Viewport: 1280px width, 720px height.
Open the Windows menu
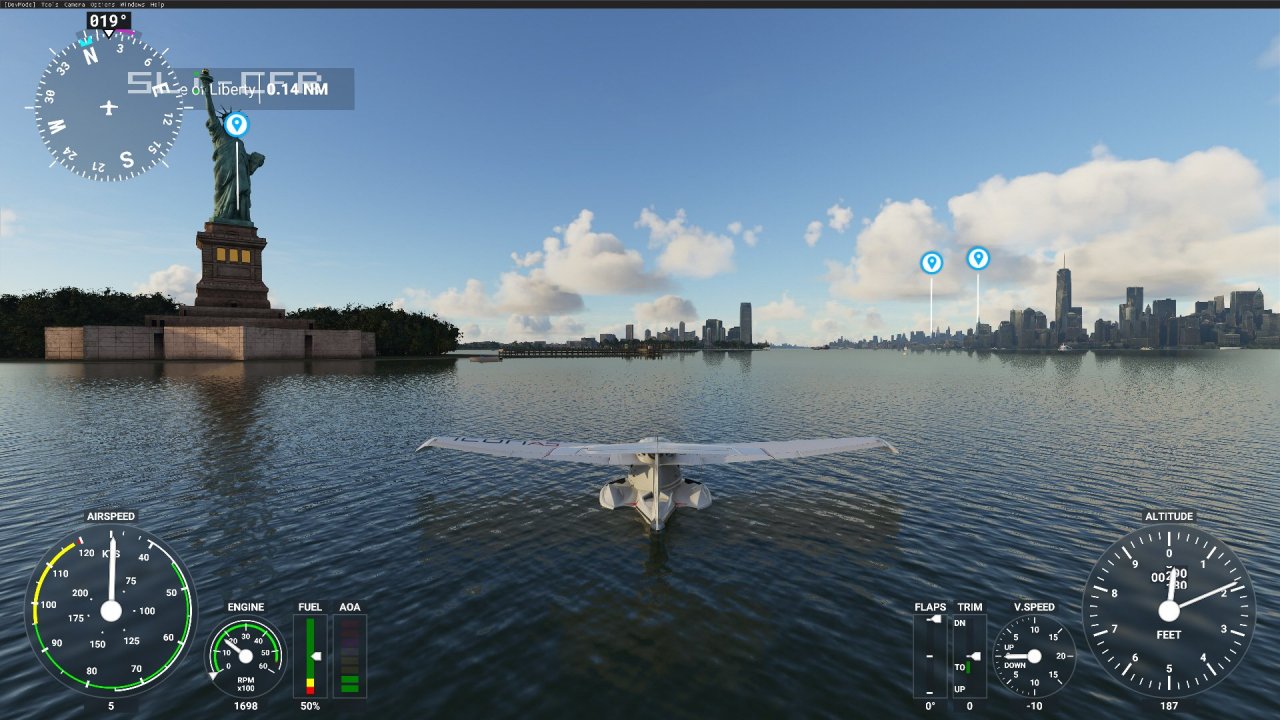pos(133,4)
